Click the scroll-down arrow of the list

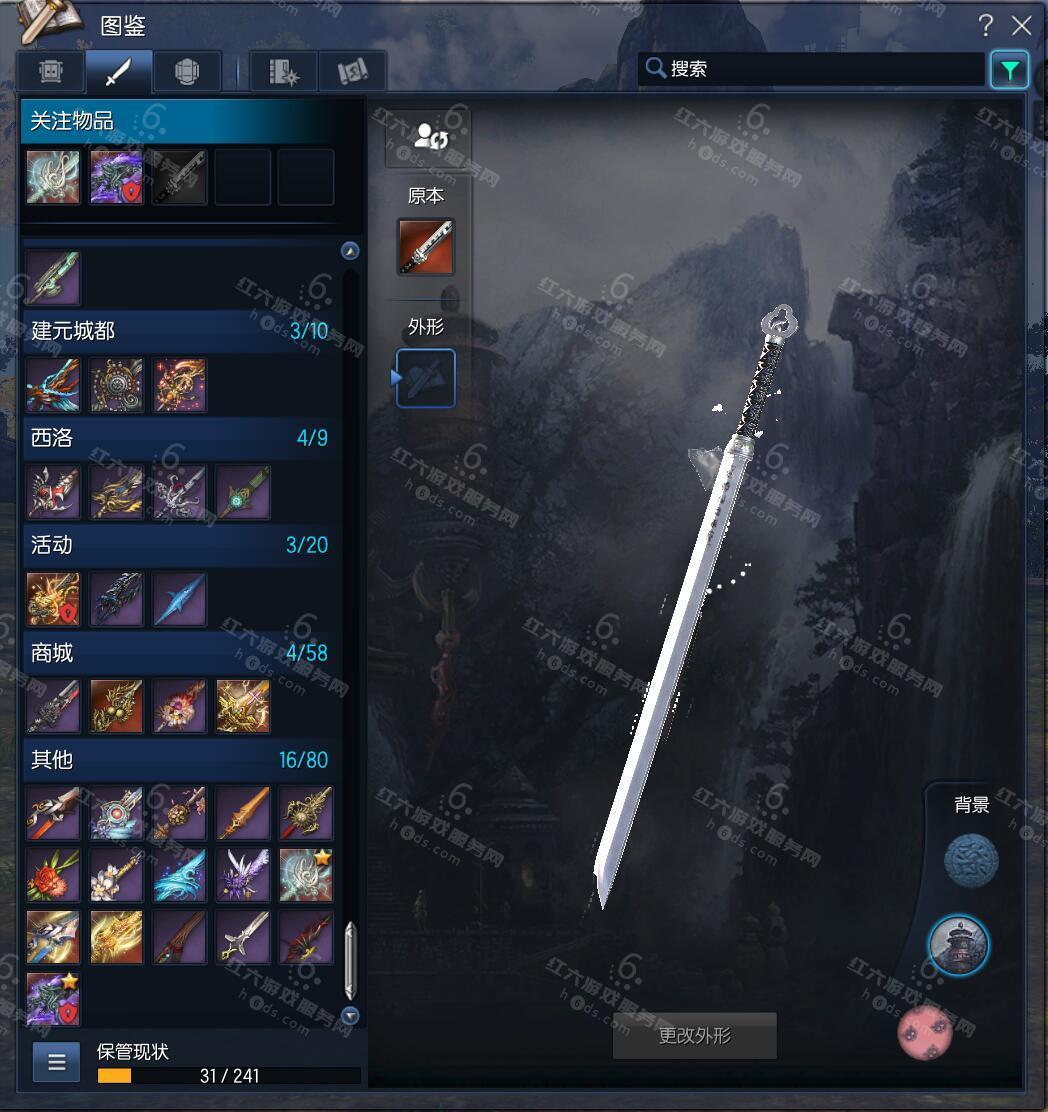[x=350, y=1016]
